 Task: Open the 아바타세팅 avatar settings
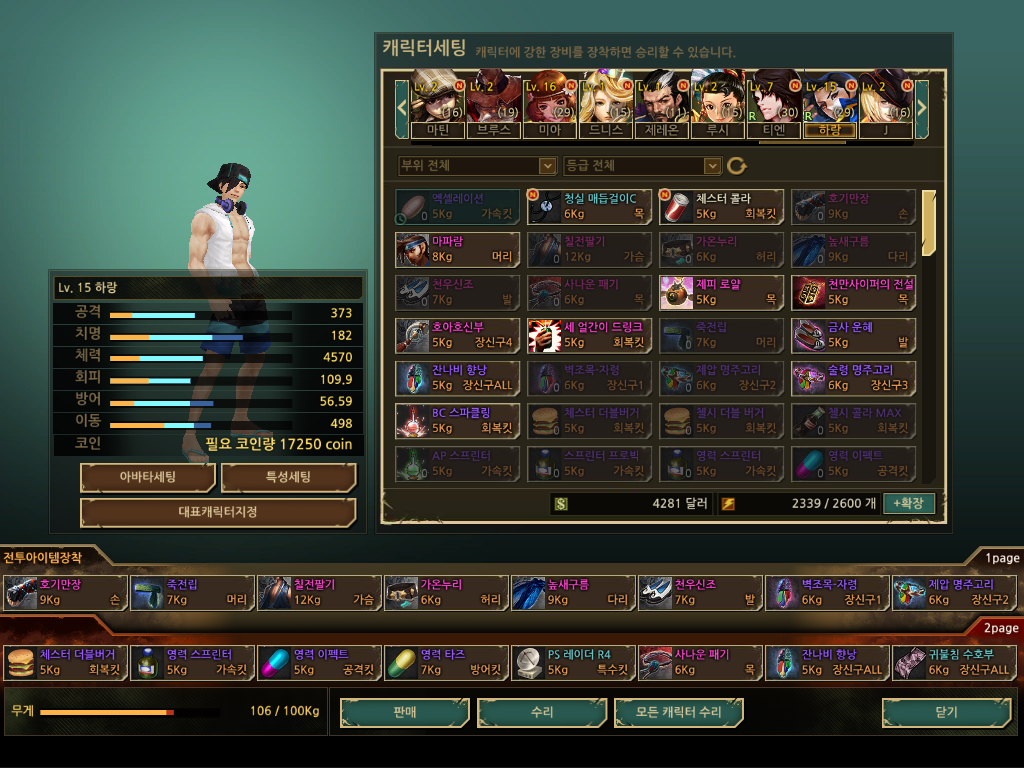click(x=147, y=478)
